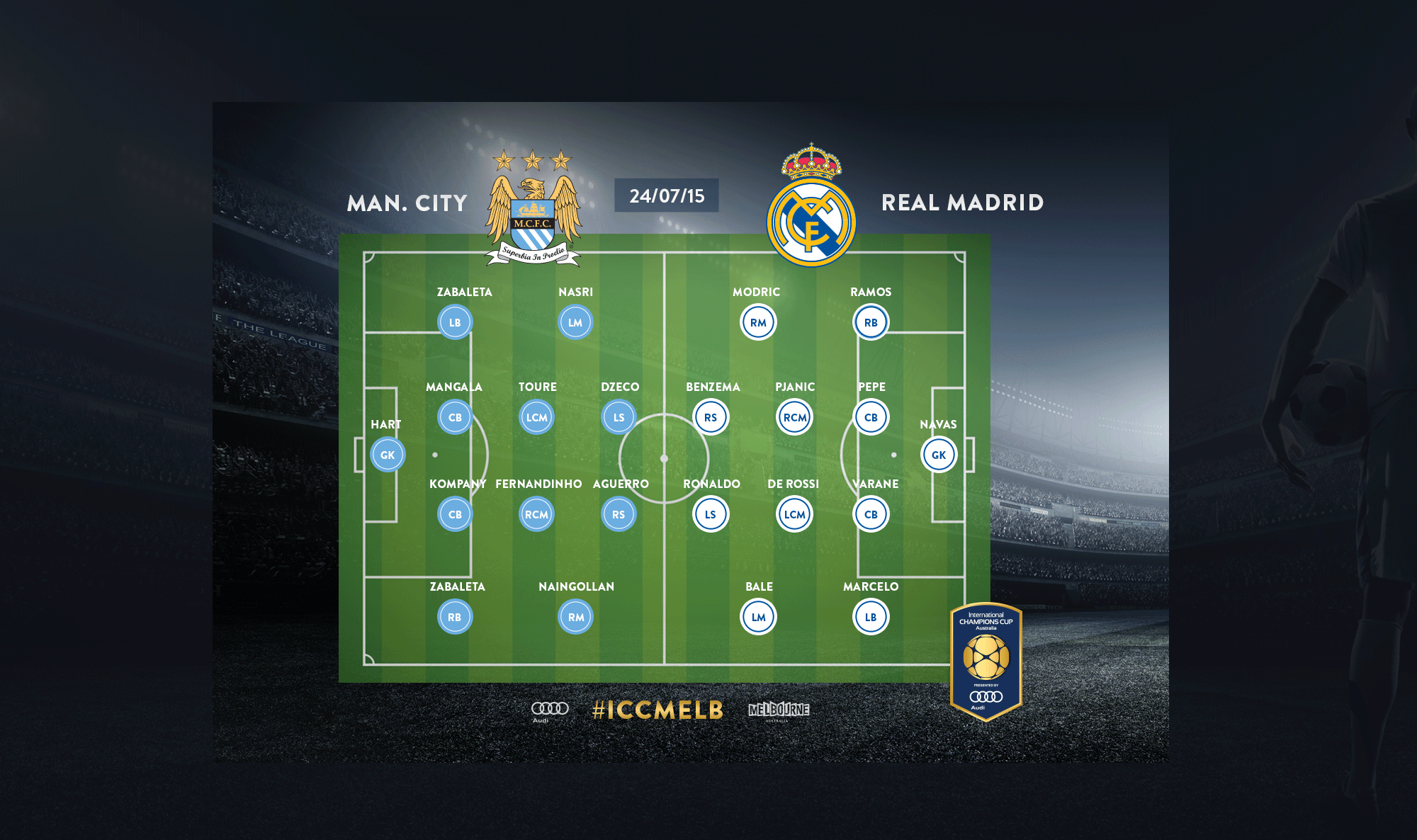The image size is (1417, 840).
Task: Select Toure's LCM position marker
Action: pyautogui.click(x=536, y=417)
